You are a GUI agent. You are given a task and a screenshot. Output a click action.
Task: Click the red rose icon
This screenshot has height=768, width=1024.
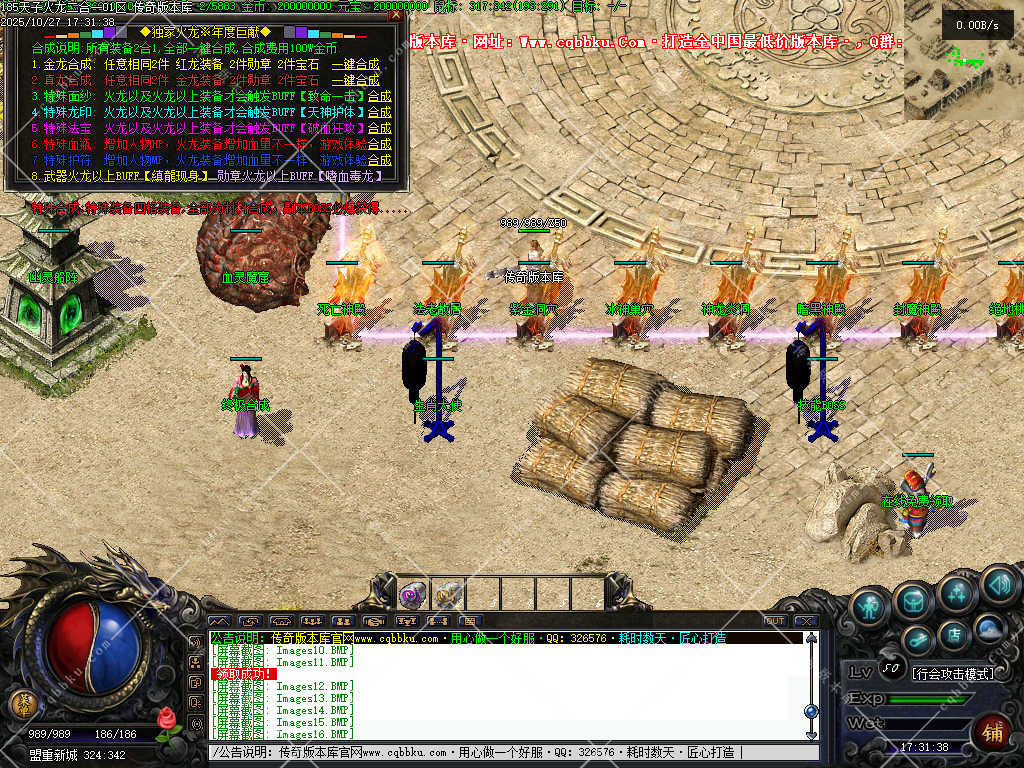click(167, 718)
